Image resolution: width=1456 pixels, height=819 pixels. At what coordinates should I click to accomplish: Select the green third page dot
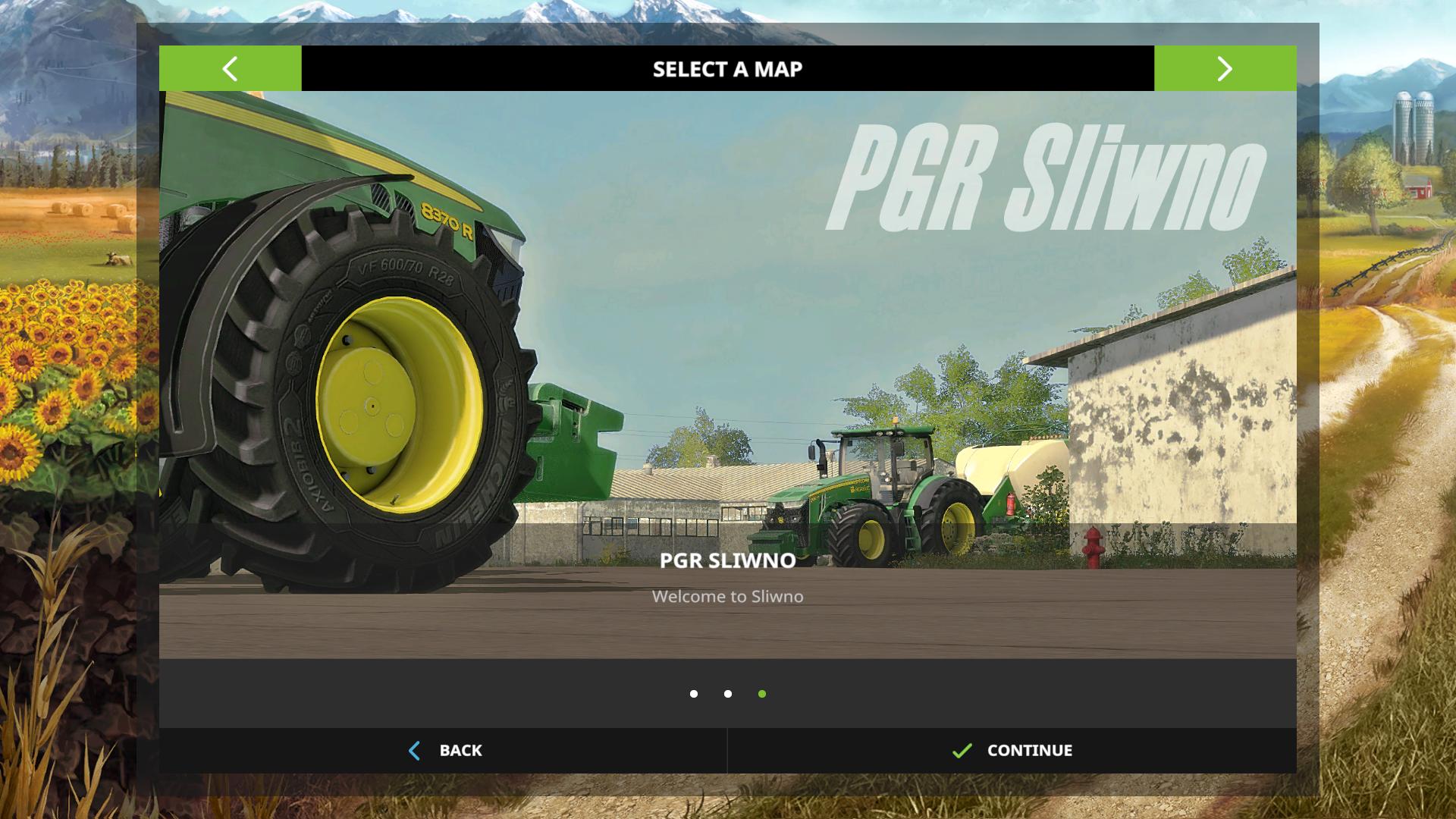(762, 694)
